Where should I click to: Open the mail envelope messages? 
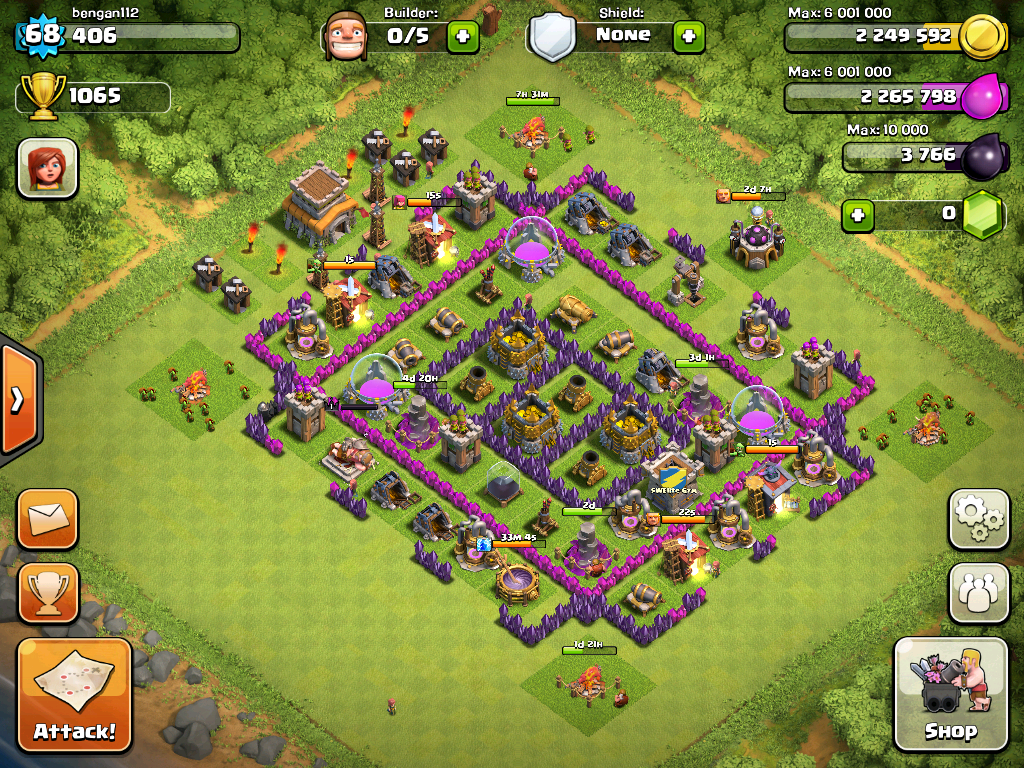(47, 519)
